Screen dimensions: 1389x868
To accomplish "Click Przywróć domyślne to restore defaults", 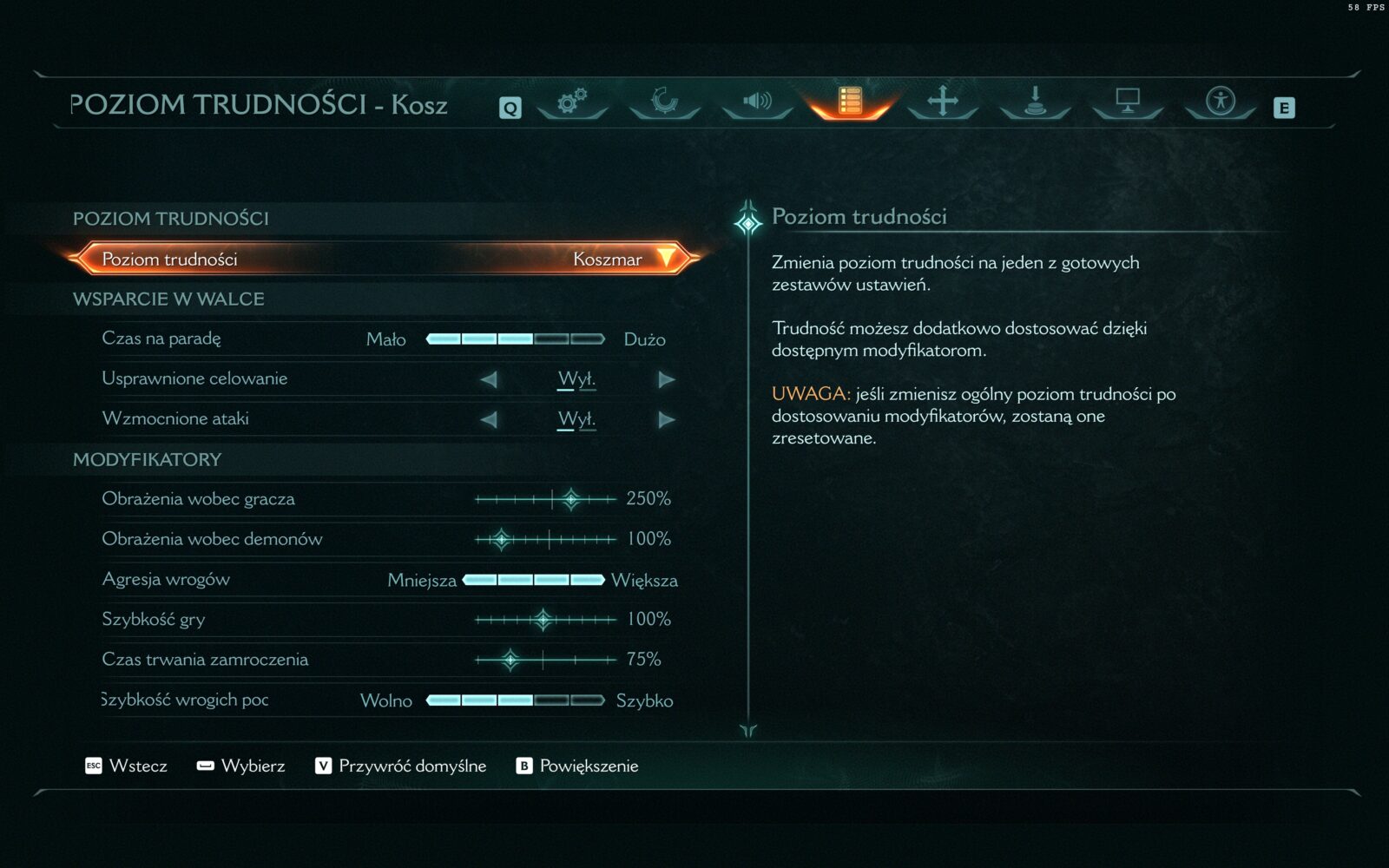I will point(401,766).
